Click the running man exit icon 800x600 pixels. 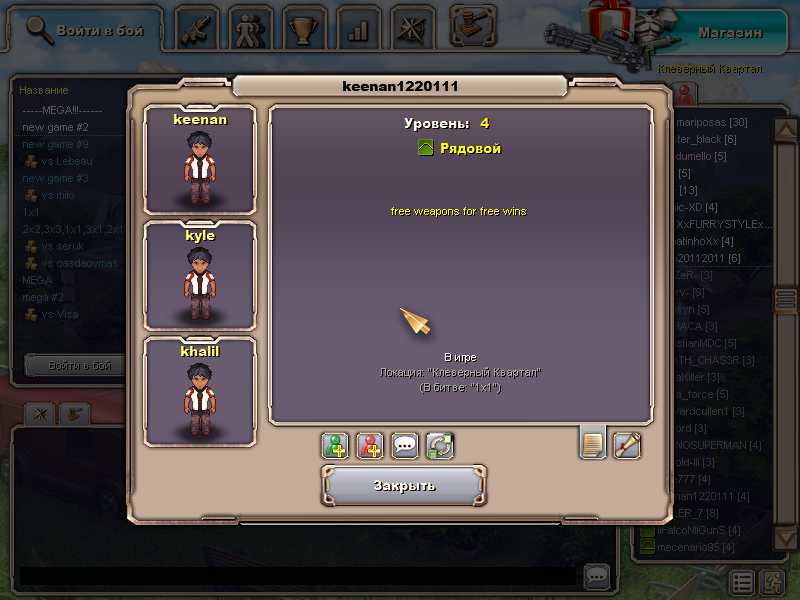pos(773,582)
